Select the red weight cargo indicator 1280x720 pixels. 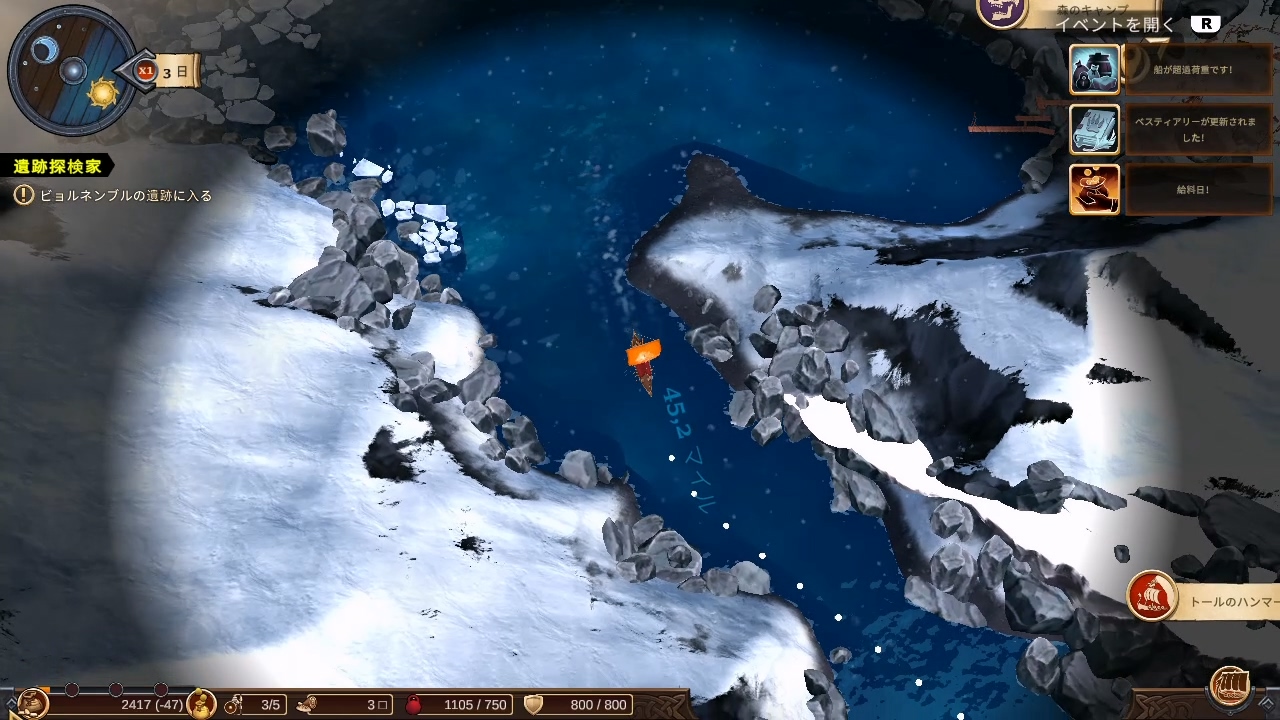414,705
